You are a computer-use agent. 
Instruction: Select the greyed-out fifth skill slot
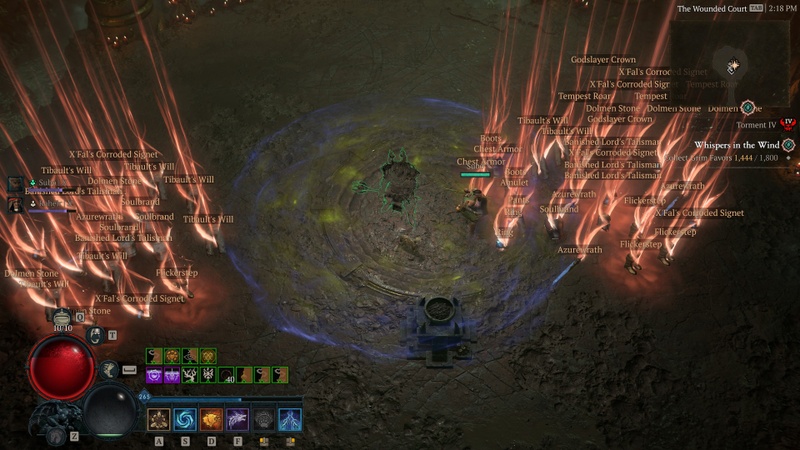pyautogui.click(x=263, y=418)
